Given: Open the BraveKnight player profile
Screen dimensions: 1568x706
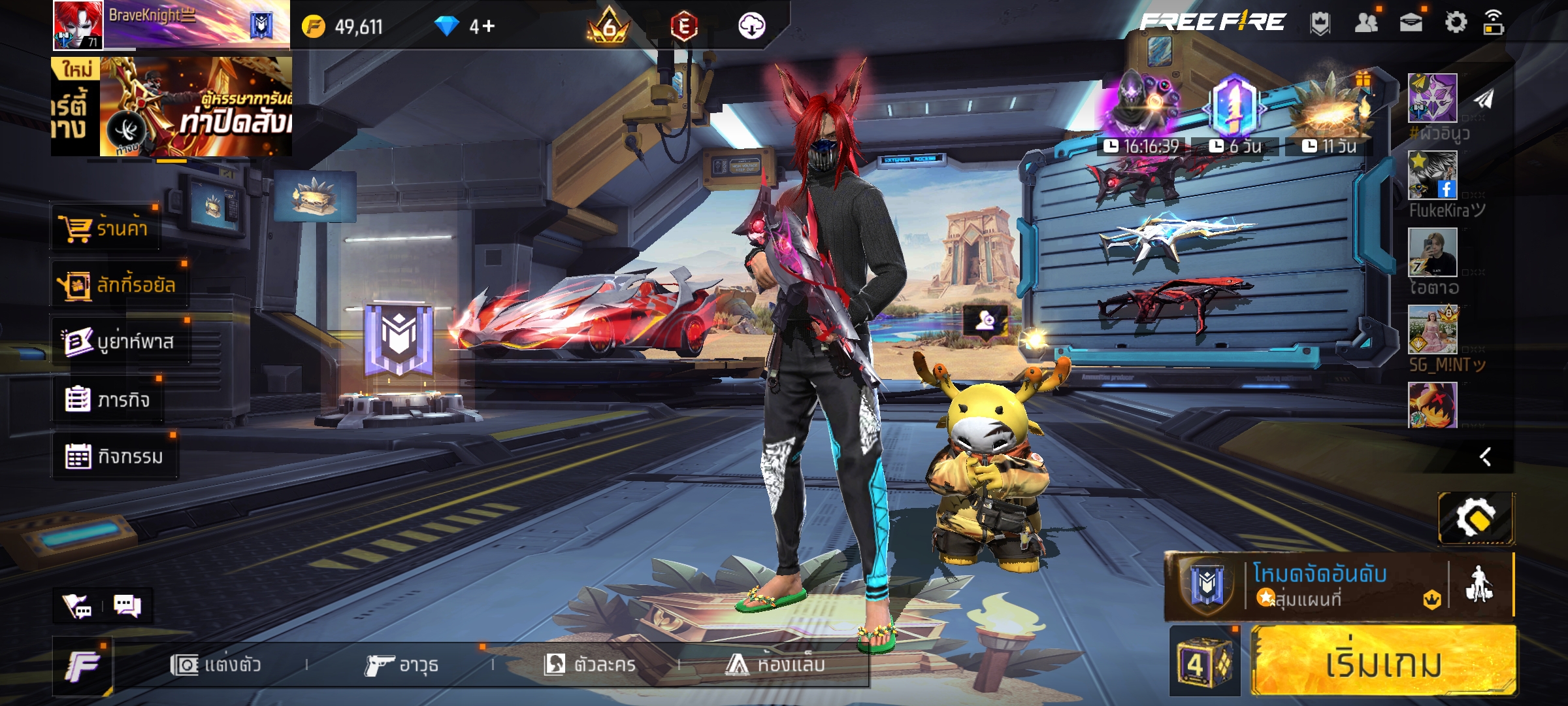Looking at the screenshot, I should [170, 25].
